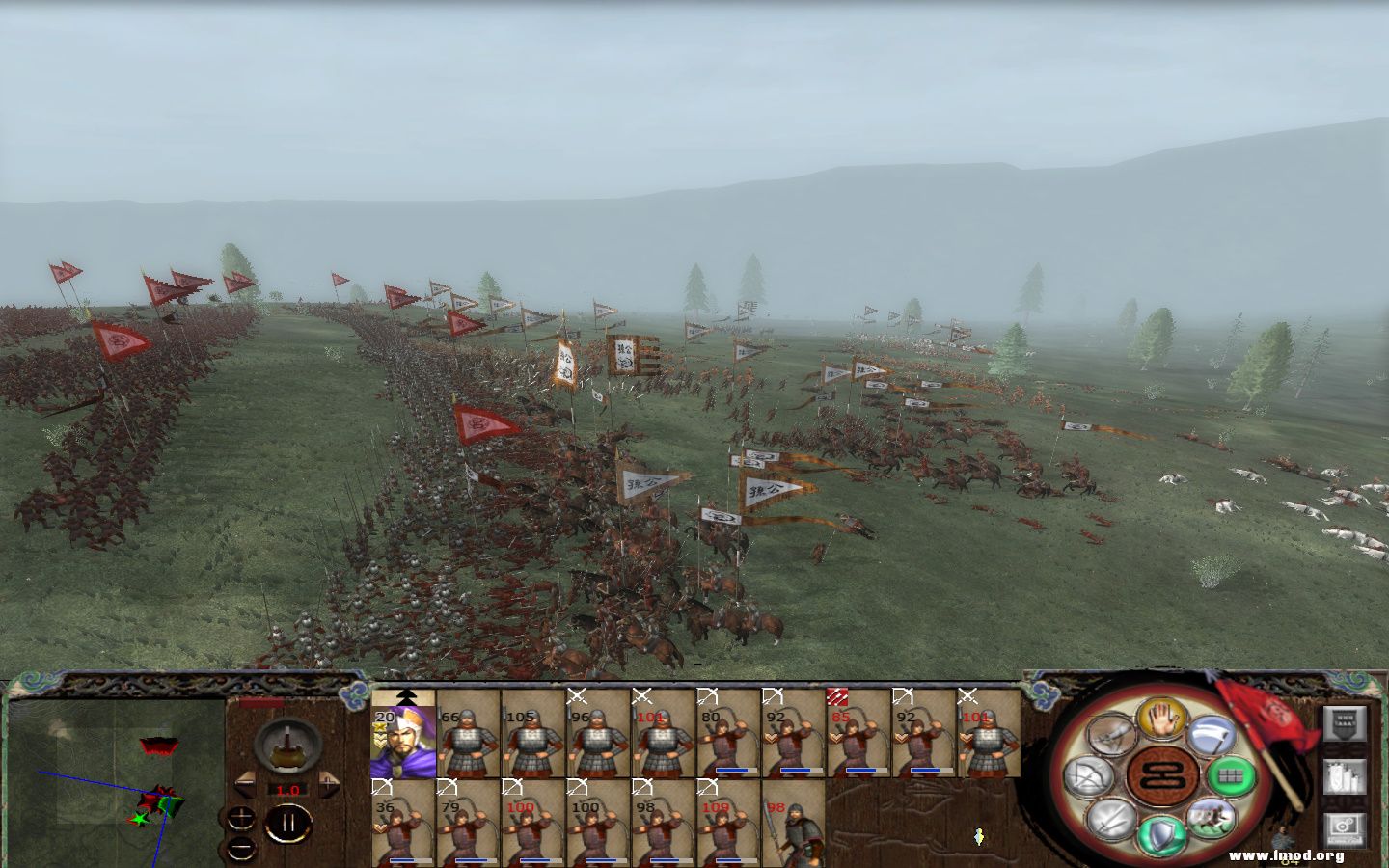The image size is (1389, 868).
Task: Zoom in the minimap with the plus button
Action: pyautogui.click(x=239, y=819)
